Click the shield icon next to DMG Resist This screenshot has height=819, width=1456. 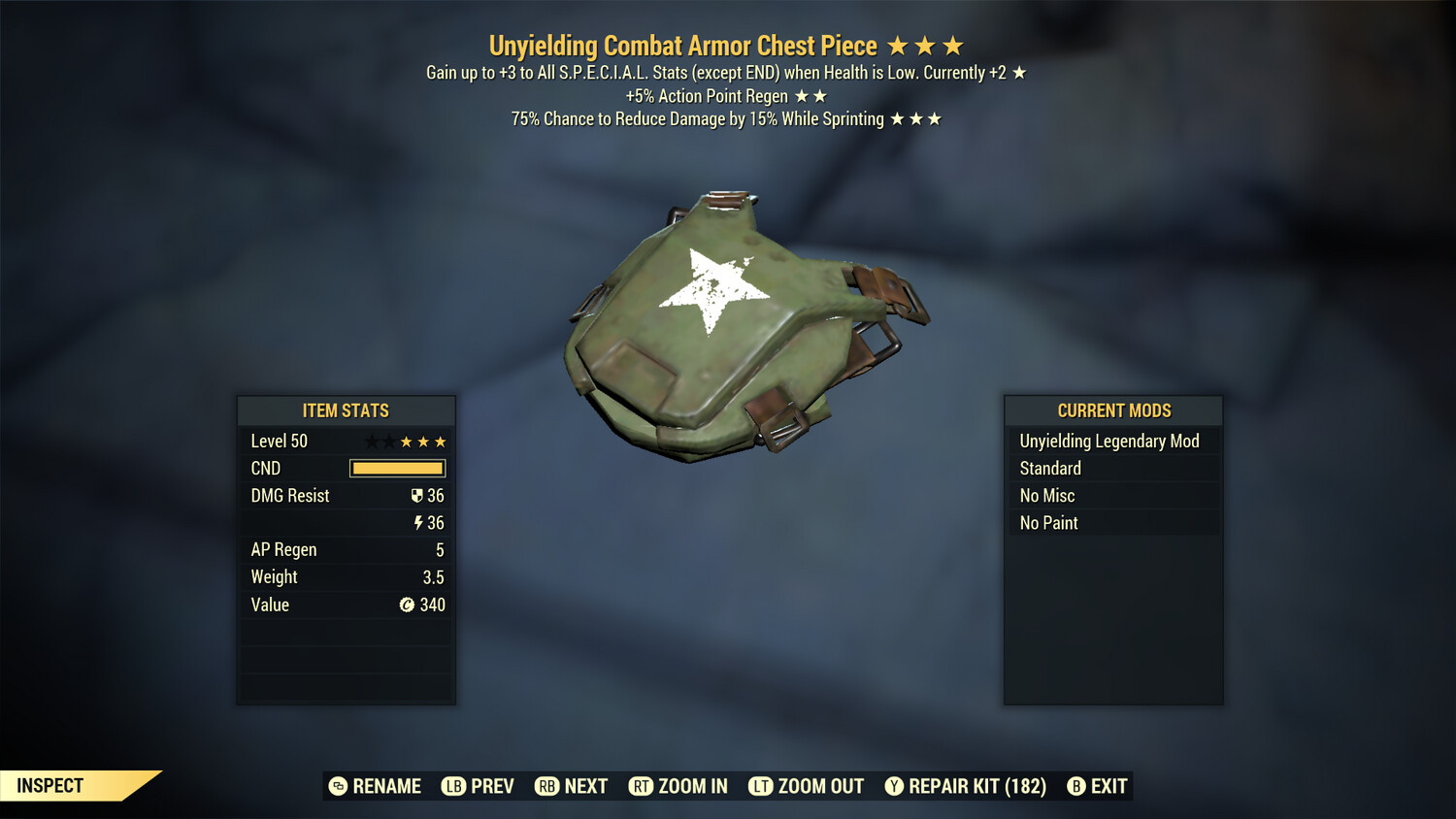tap(417, 495)
